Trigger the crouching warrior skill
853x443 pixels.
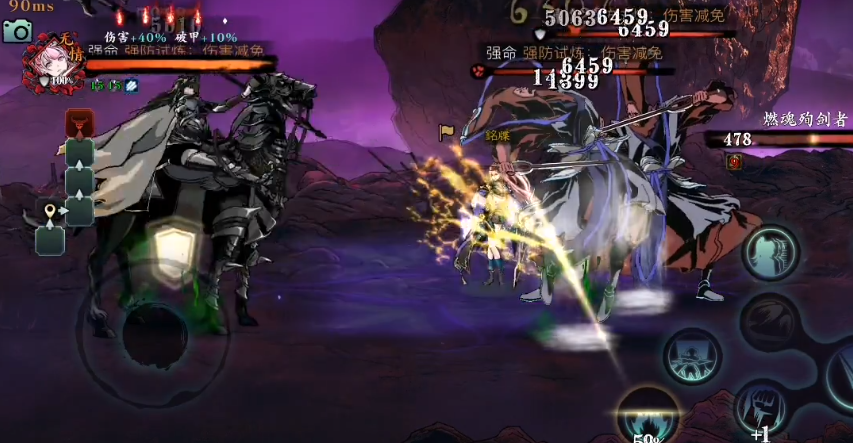tap(692, 355)
